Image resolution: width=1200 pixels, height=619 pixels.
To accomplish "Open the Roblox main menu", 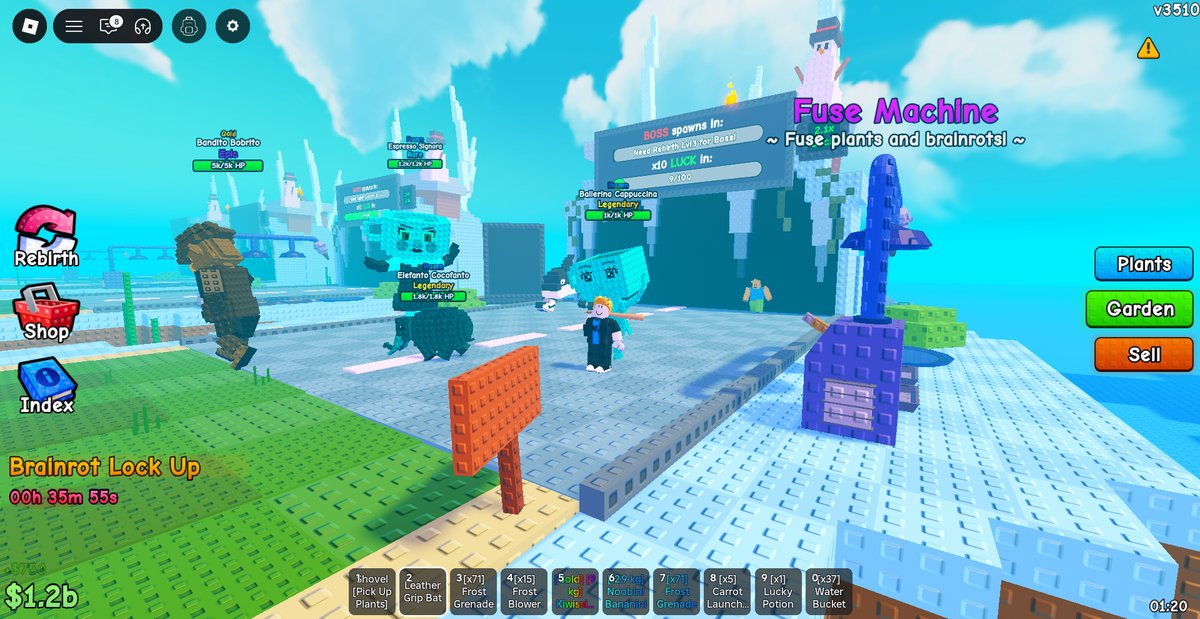I will click(29, 26).
